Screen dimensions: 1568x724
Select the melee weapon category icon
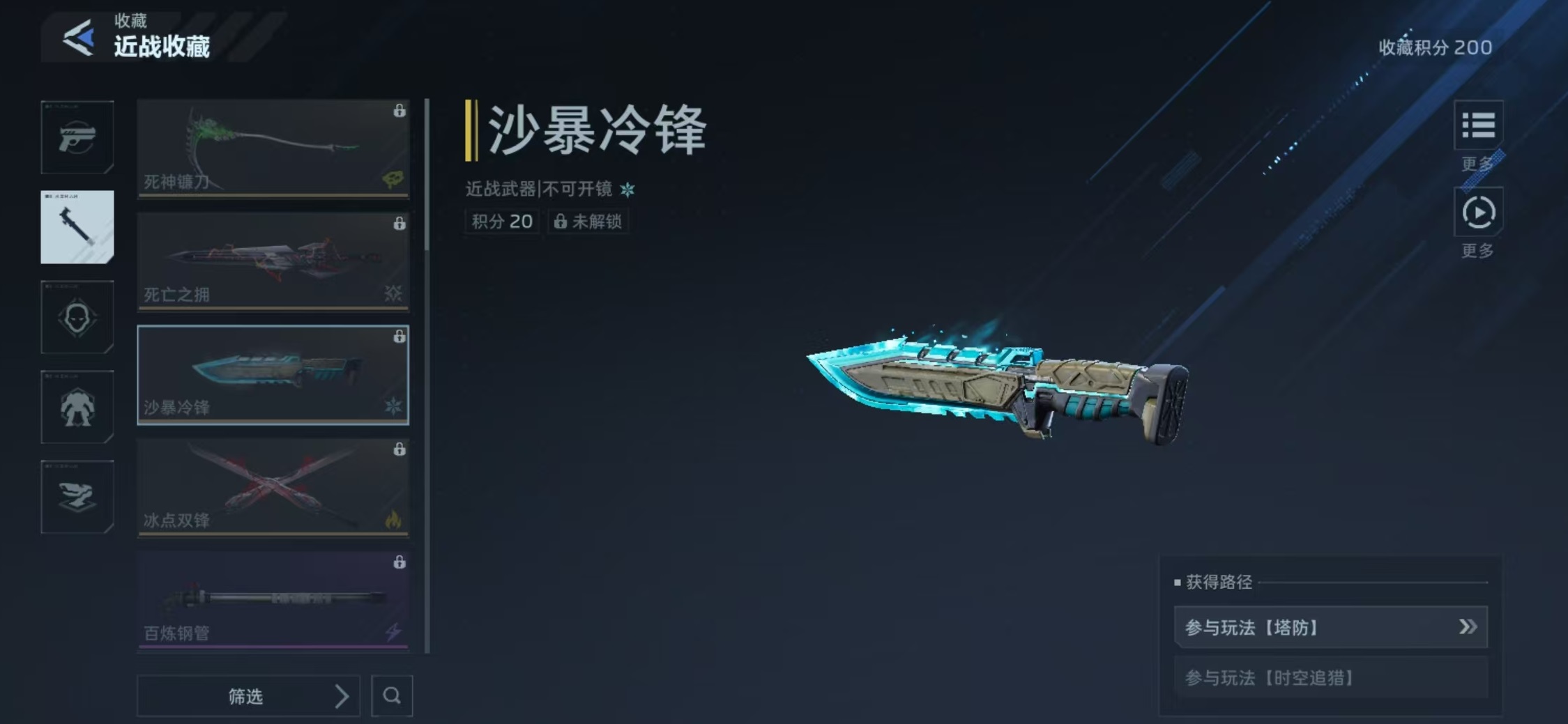[x=77, y=227]
